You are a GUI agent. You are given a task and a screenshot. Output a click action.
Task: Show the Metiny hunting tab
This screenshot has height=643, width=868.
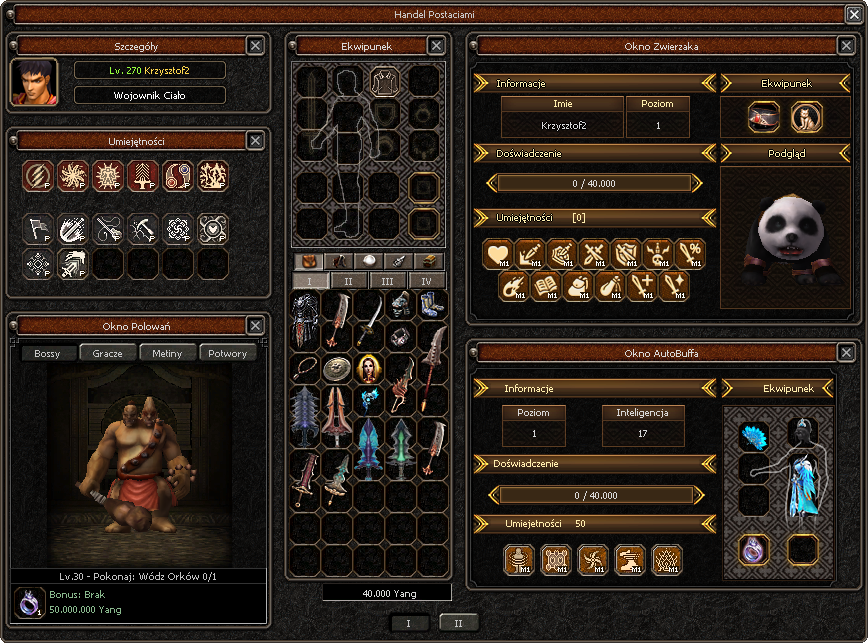click(x=167, y=353)
